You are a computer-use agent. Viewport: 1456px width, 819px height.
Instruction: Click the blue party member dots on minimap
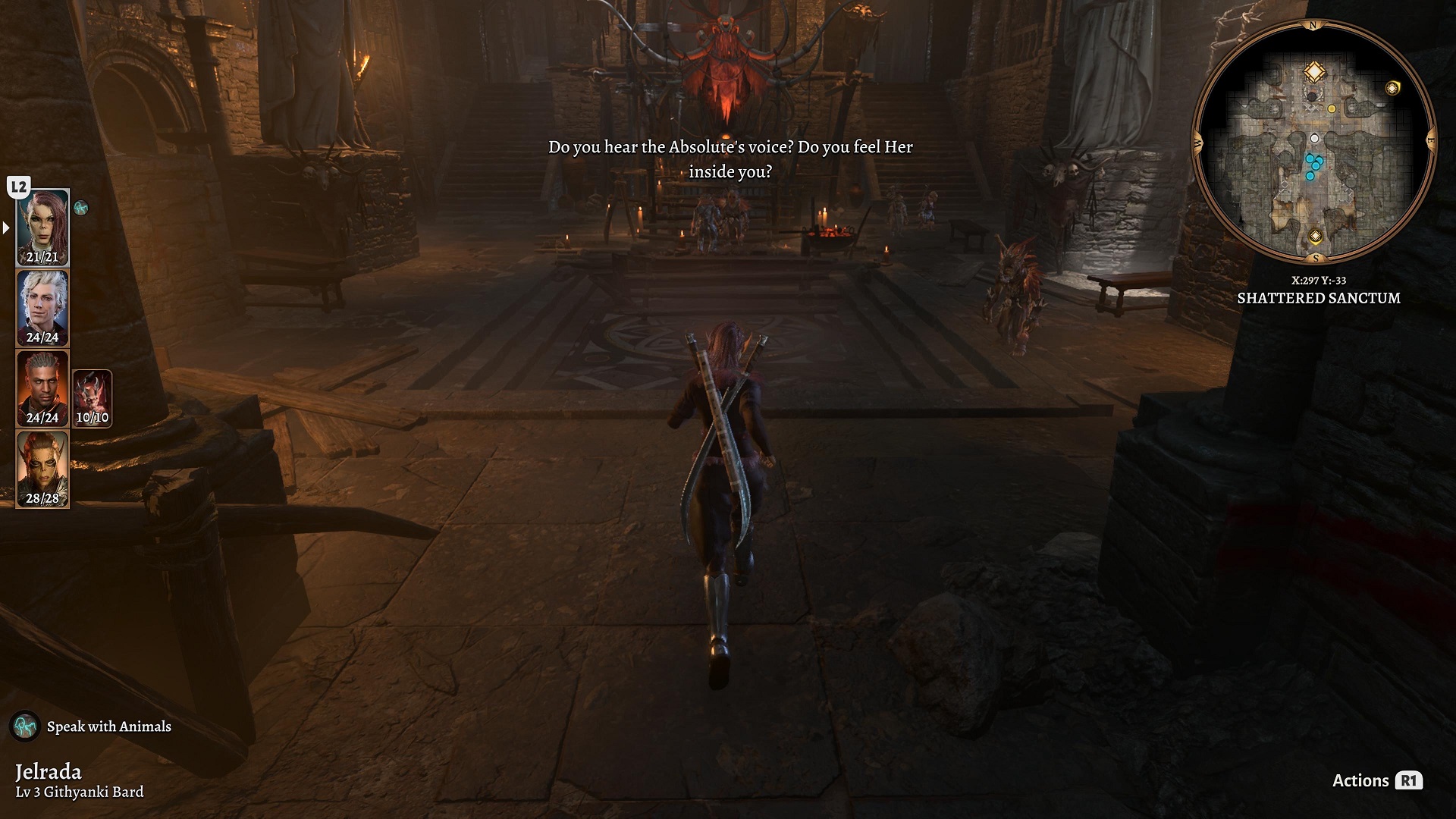1313,165
